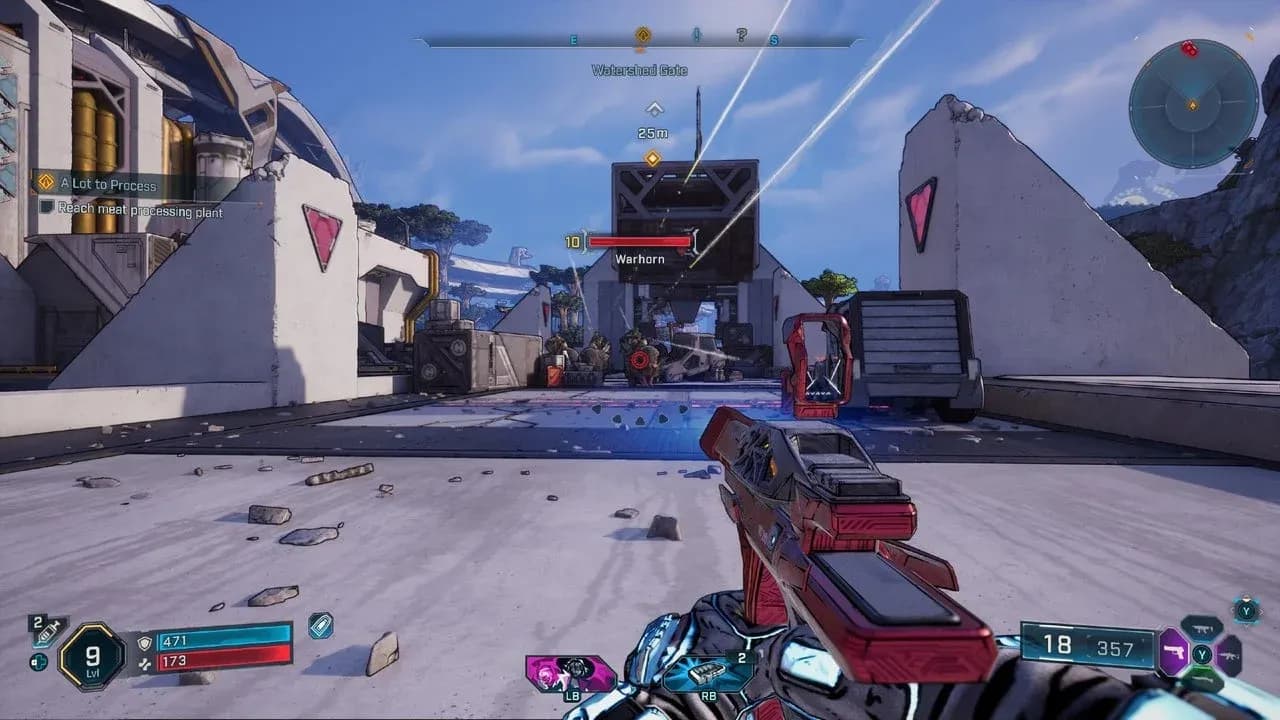Select the purple pistol weapon slot

tap(1174, 653)
